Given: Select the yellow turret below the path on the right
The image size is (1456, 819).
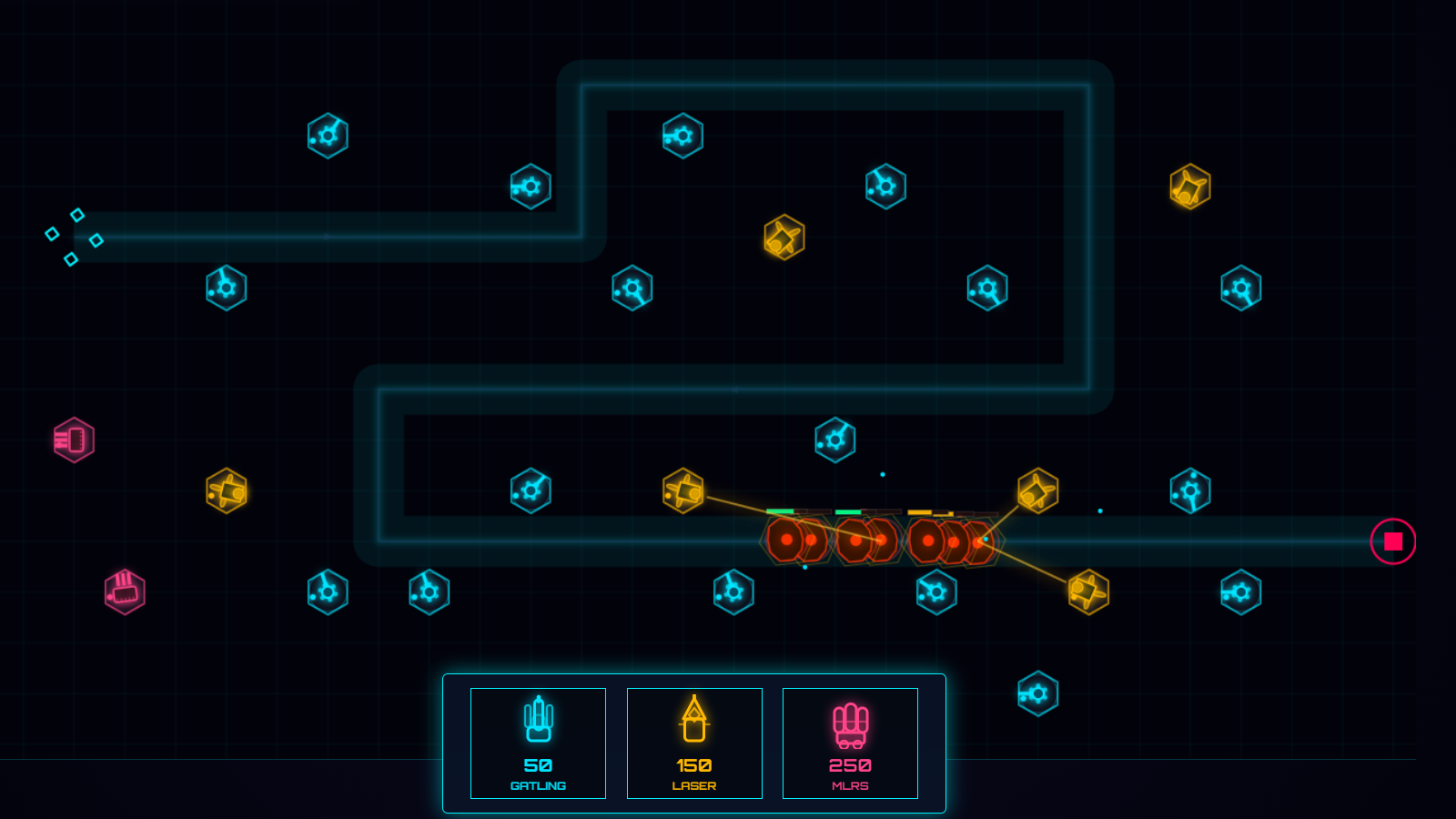Looking at the screenshot, I should coord(1087,590).
